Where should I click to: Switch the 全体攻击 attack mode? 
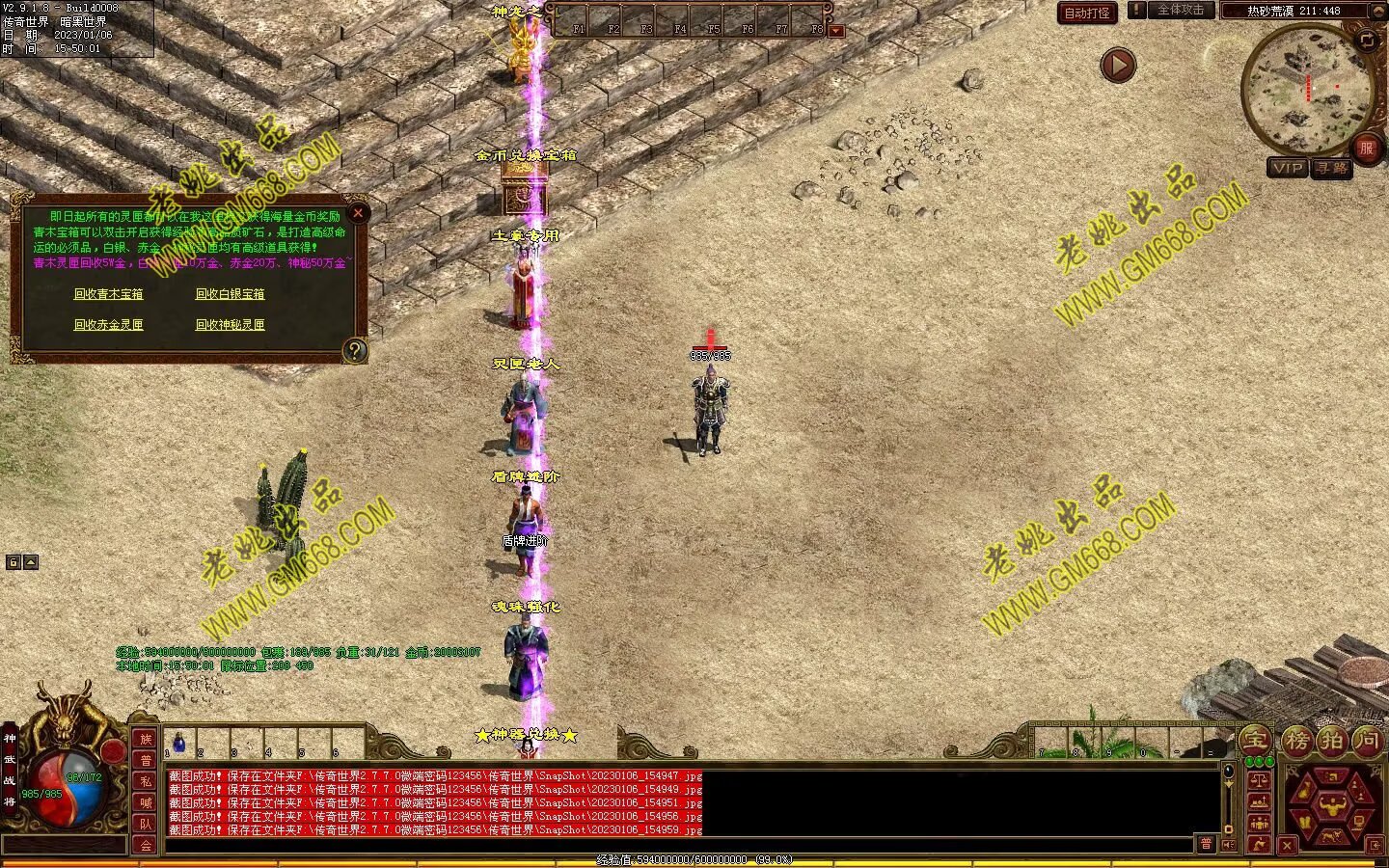pos(1180,11)
